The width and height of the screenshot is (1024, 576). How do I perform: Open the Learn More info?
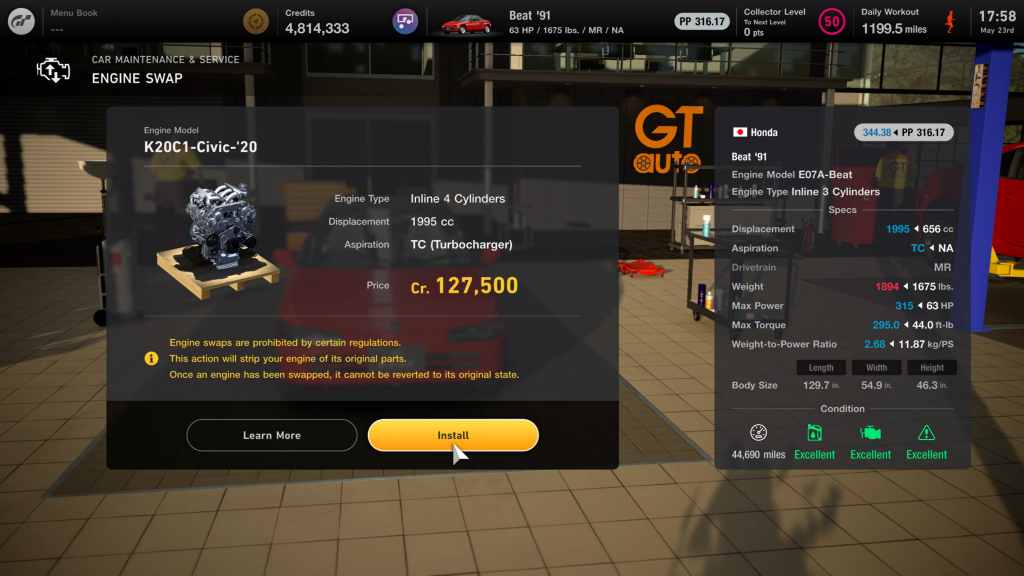(x=271, y=435)
